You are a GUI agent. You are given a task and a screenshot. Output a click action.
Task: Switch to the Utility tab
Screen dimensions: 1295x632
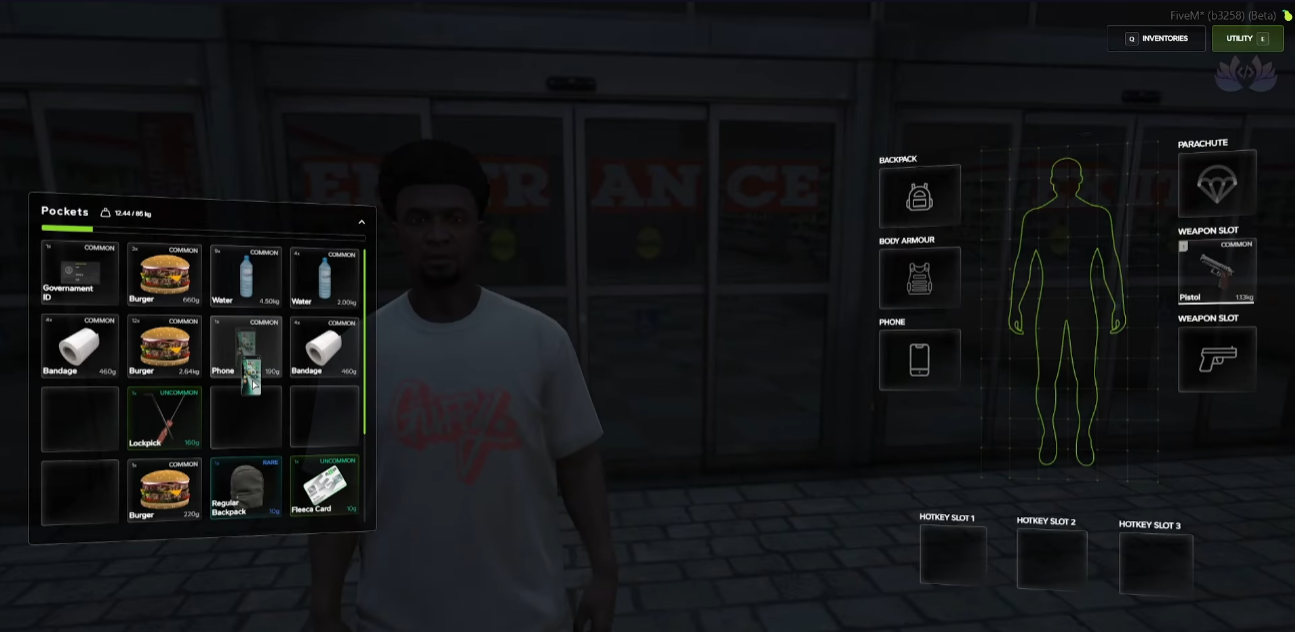point(1247,39)
